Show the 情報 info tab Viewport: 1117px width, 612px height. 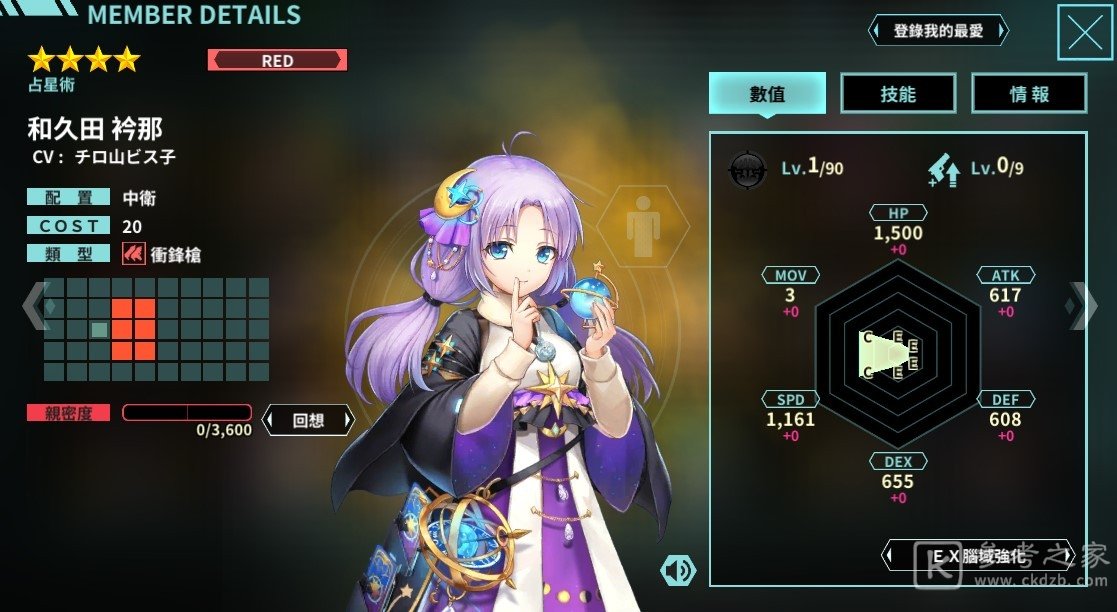pyautogui.click(x=1028, y=94)
